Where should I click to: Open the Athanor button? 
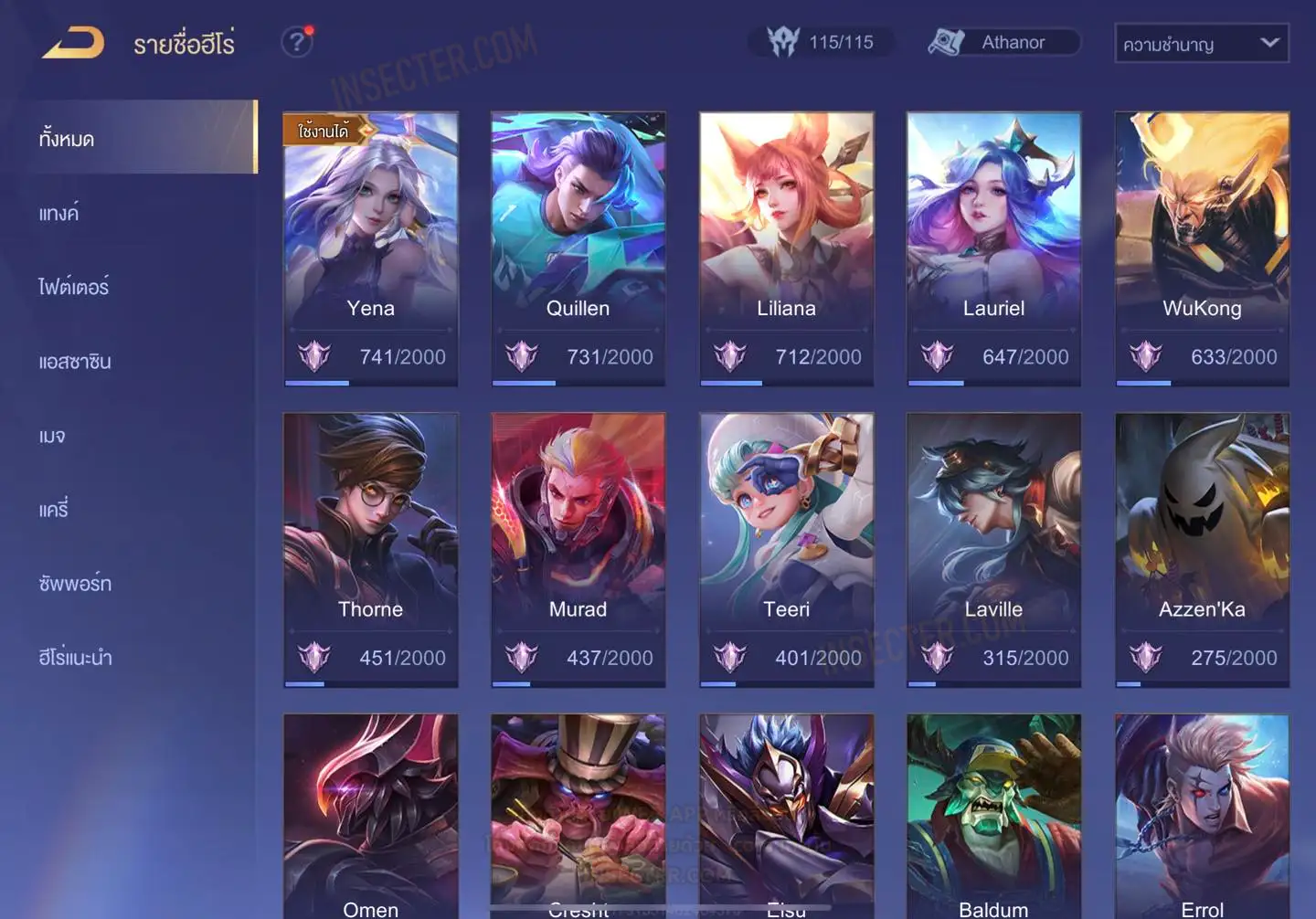click(x=1003, y=42)
